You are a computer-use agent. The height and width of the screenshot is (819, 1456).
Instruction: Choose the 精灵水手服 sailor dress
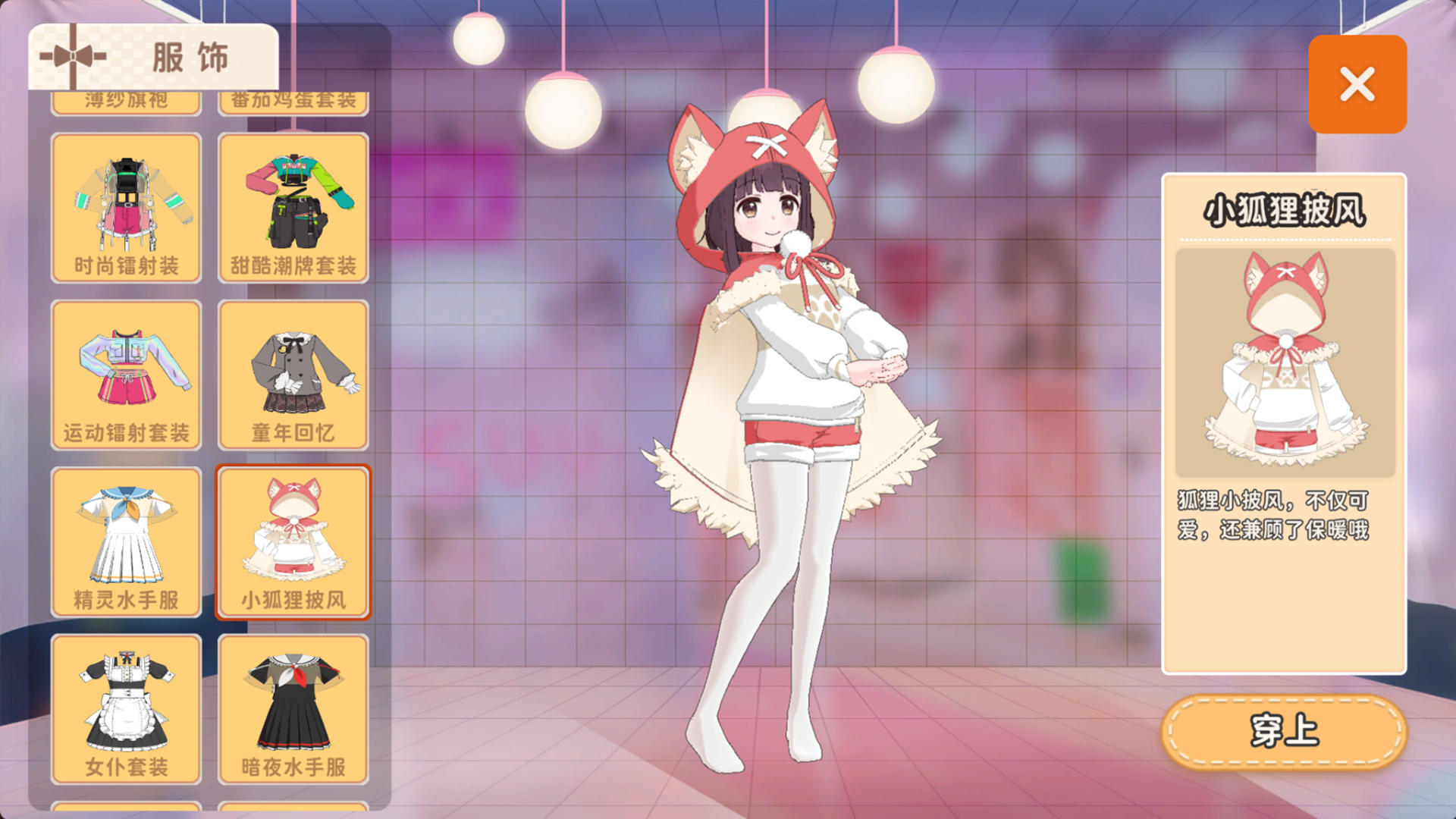click(x=126, y=541)
